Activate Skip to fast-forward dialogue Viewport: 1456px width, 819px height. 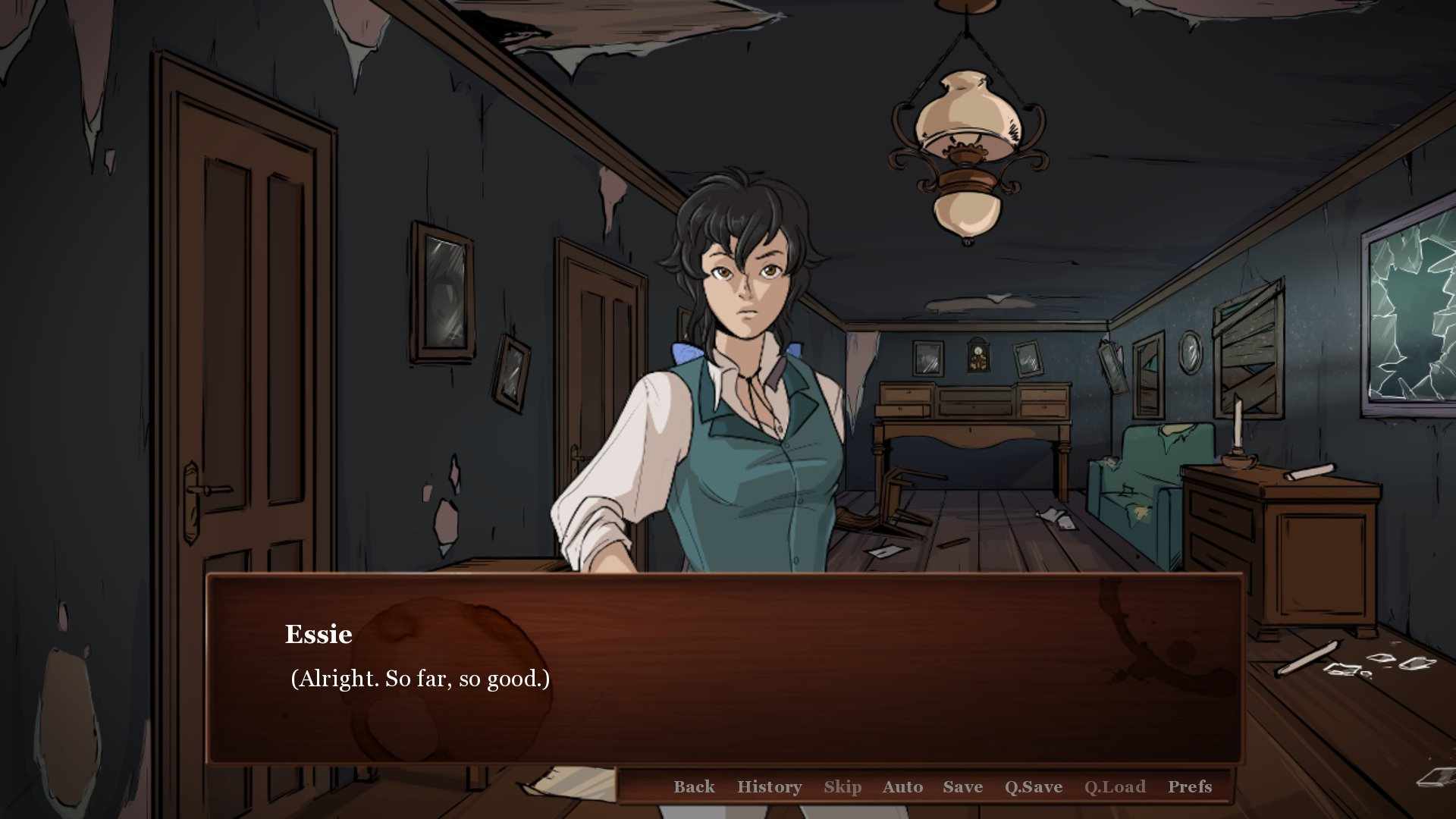click(842, 786)
